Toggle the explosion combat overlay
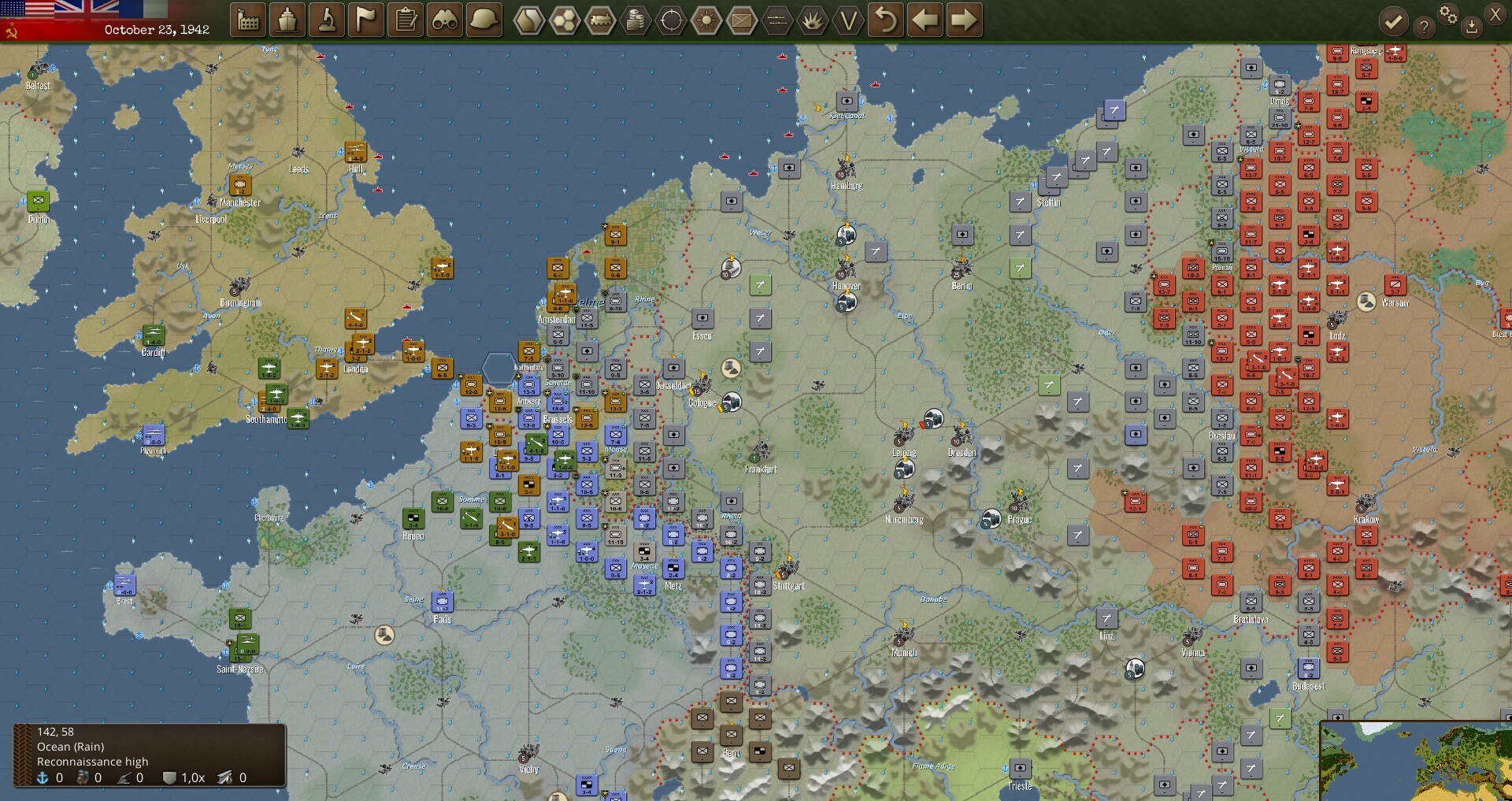1512x801 pixels. click(813, 20)
